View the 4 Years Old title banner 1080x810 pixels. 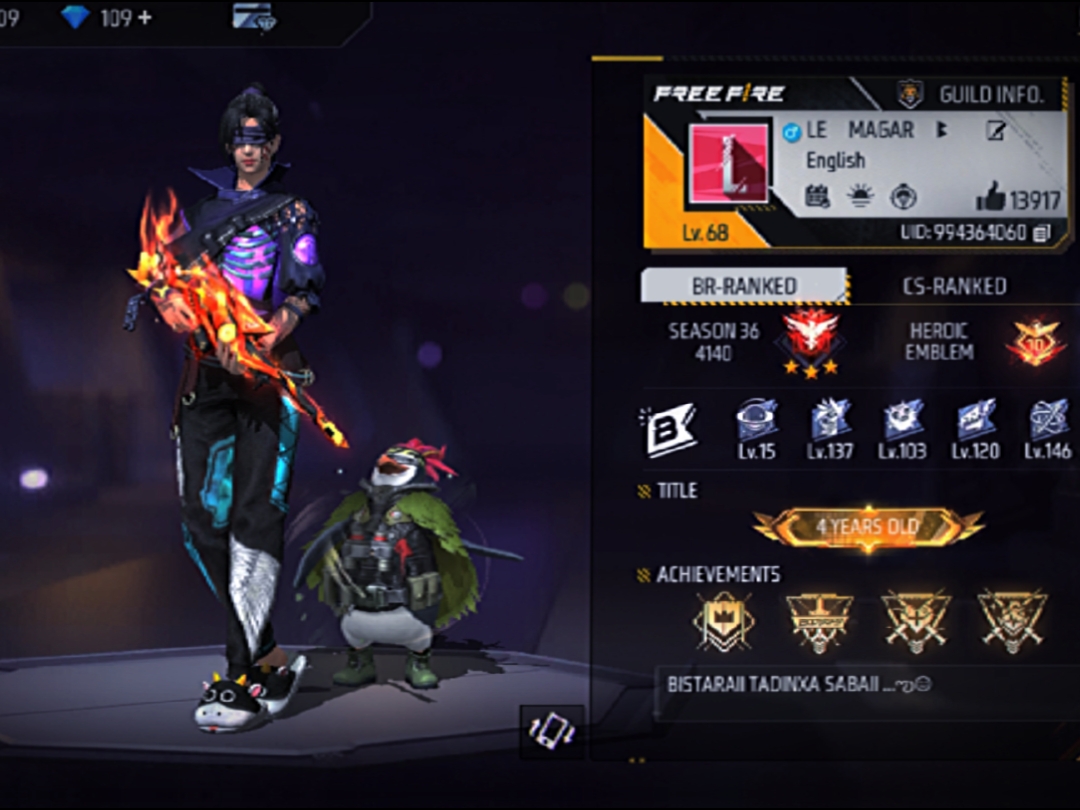tap(867, 526)
